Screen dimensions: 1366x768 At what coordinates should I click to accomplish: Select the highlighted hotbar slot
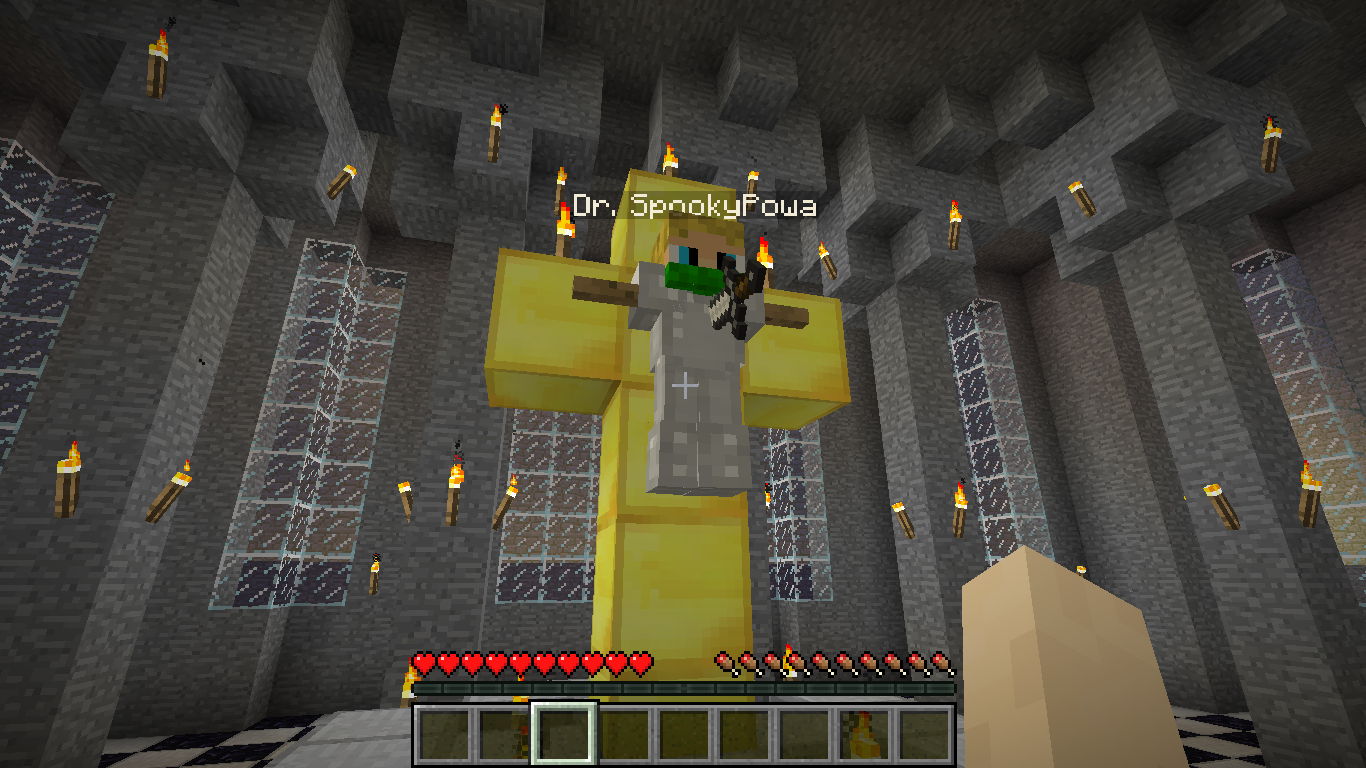click(x=564, y=735)
